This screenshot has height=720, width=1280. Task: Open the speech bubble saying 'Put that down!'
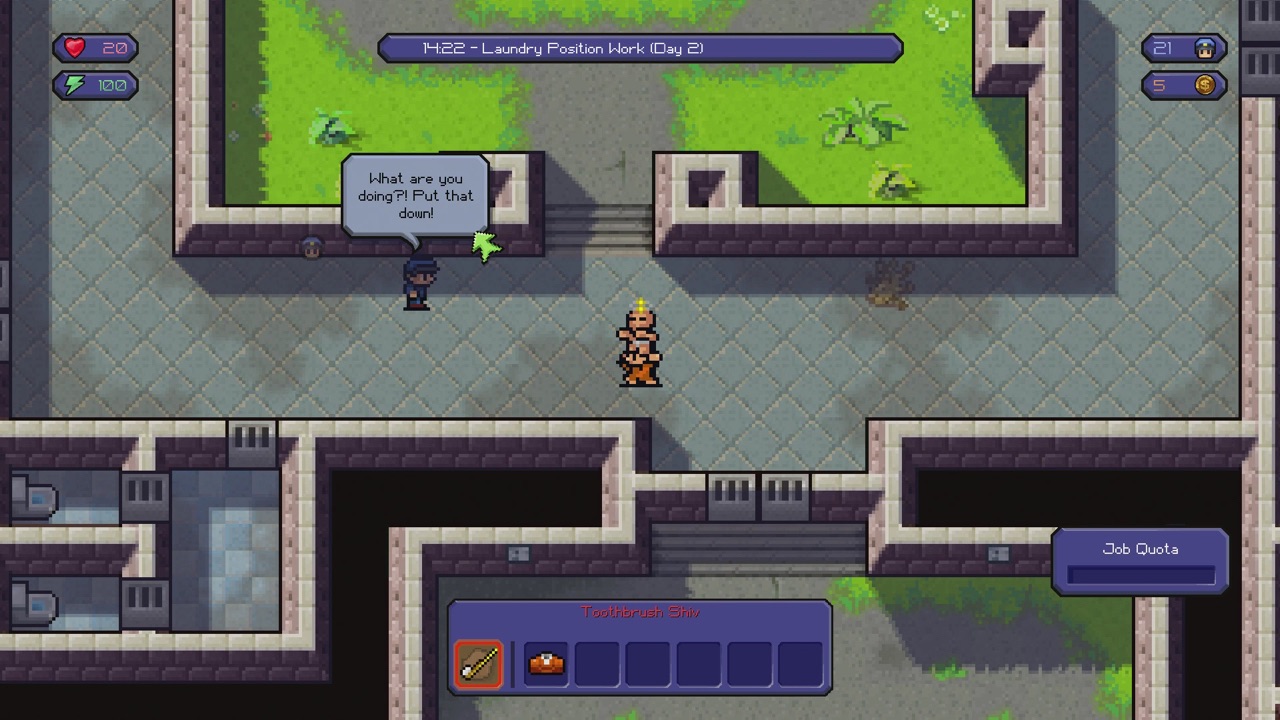click(x=416, y=196)
